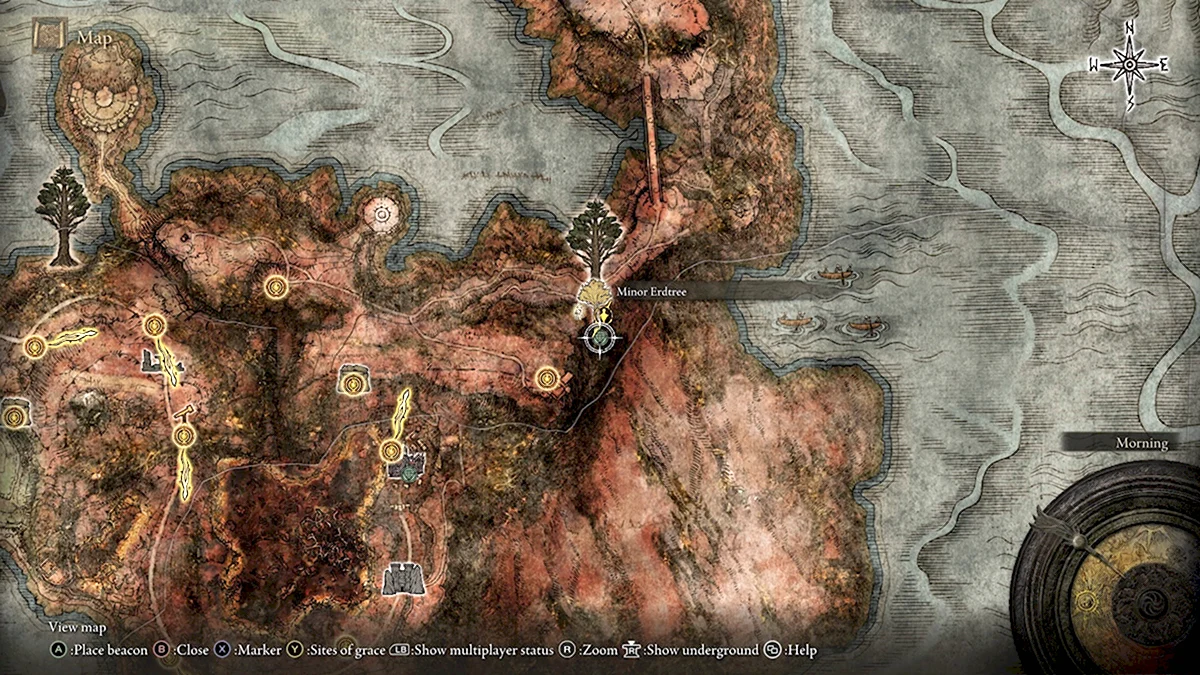Screen dimensions: 1200x675
Task: Select the circular landmark on the northern cliff
Action: coord(382,212)
